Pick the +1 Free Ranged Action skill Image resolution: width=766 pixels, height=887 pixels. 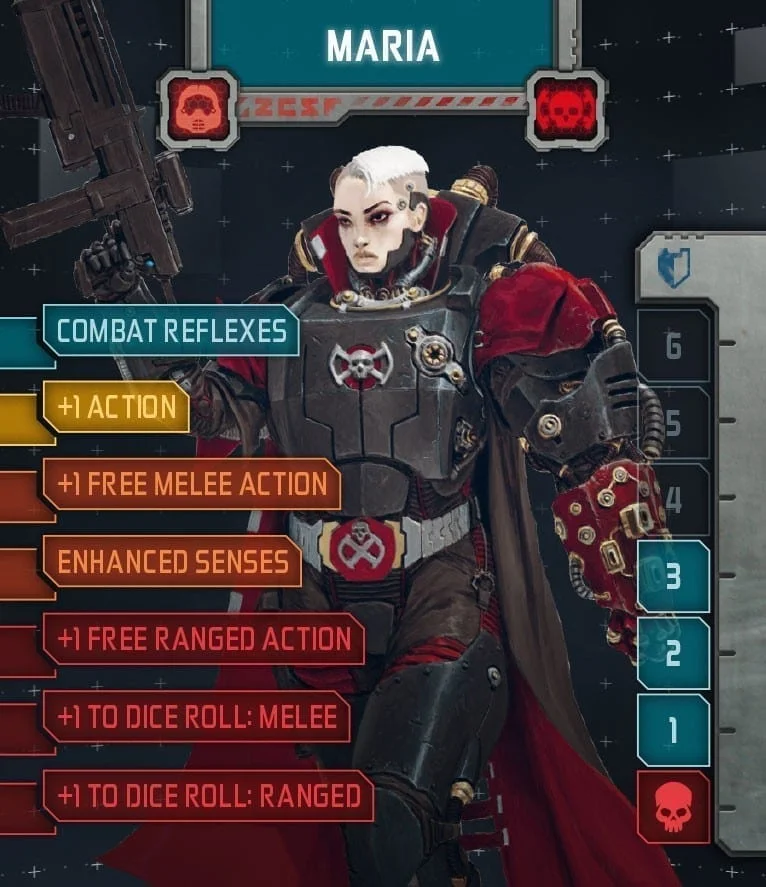coord(204,640)
